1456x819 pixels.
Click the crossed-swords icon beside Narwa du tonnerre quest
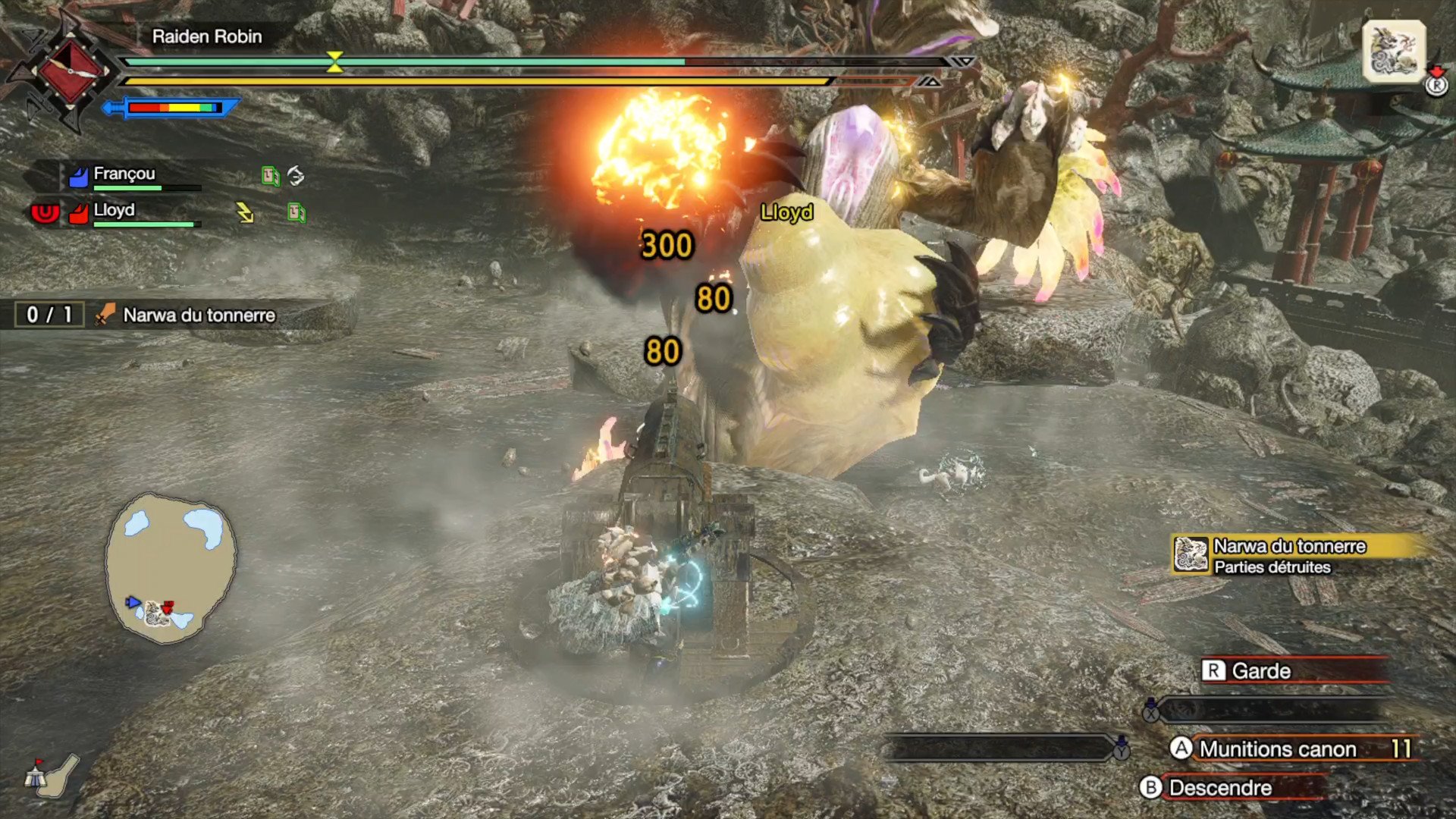click(x=103, y=315)
